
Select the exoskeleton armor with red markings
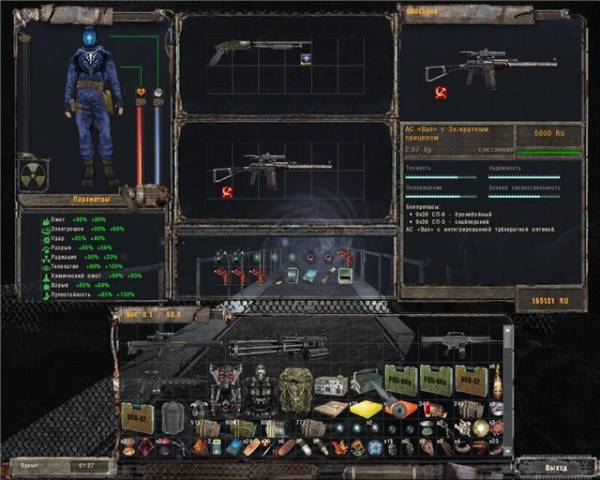pos(225,384)
